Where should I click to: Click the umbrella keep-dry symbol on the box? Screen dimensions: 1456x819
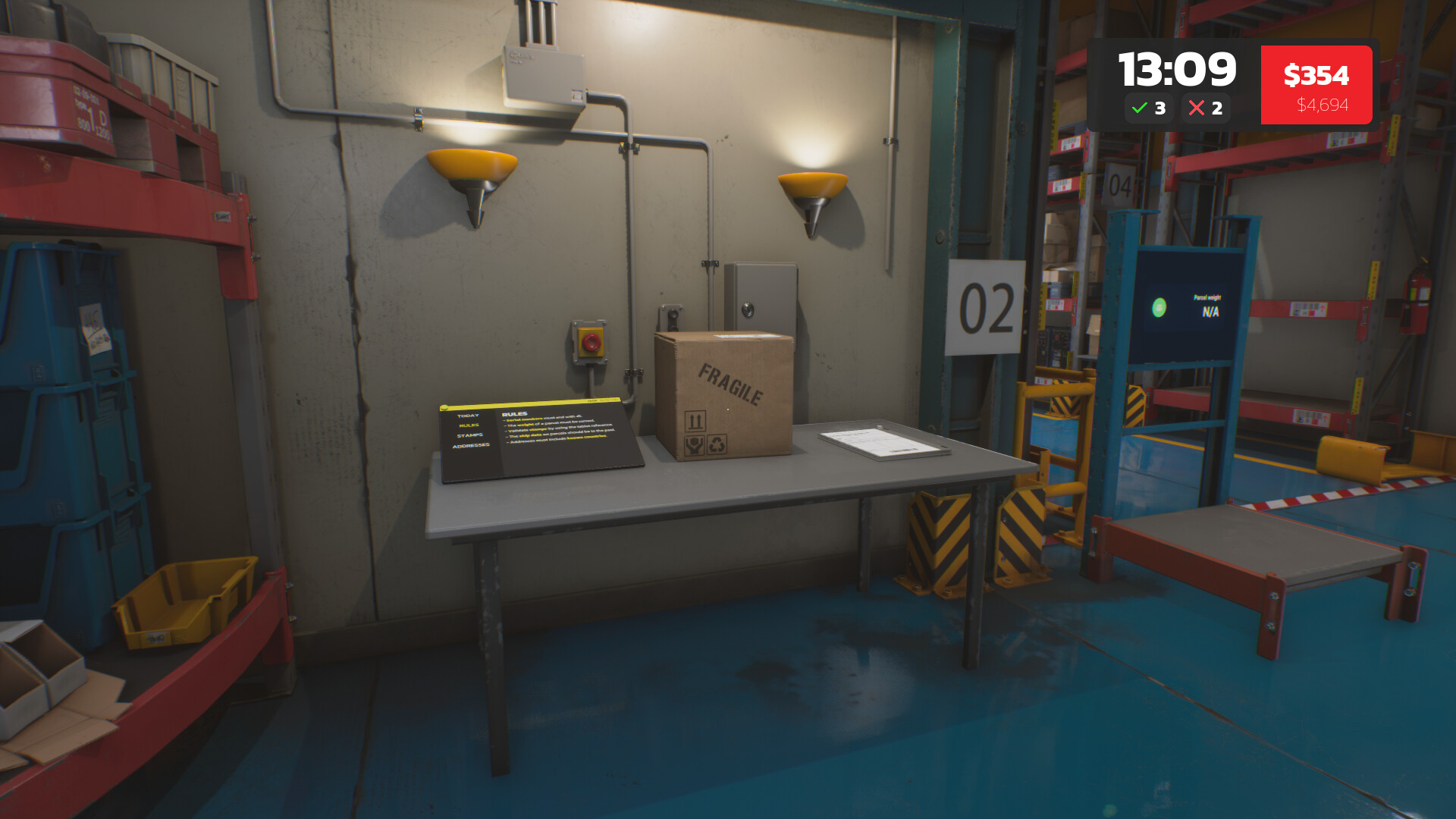click(x=695, y=422)
